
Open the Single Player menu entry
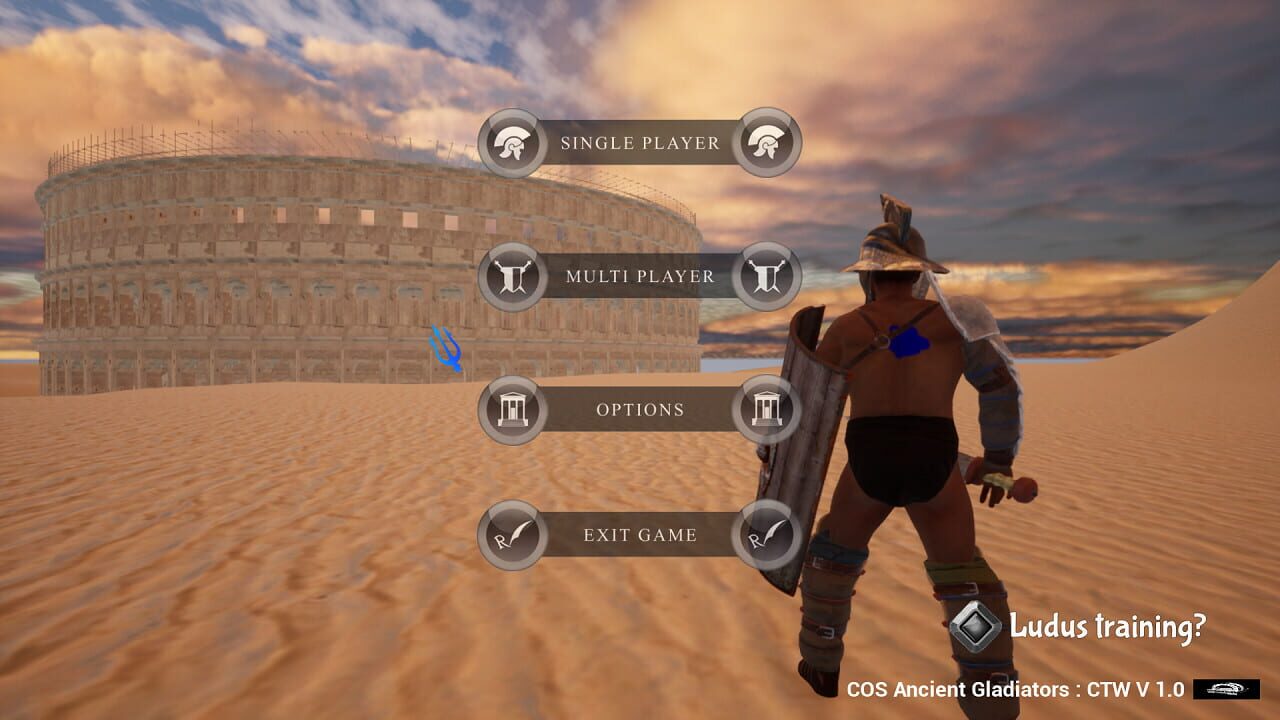click(640, 143)
